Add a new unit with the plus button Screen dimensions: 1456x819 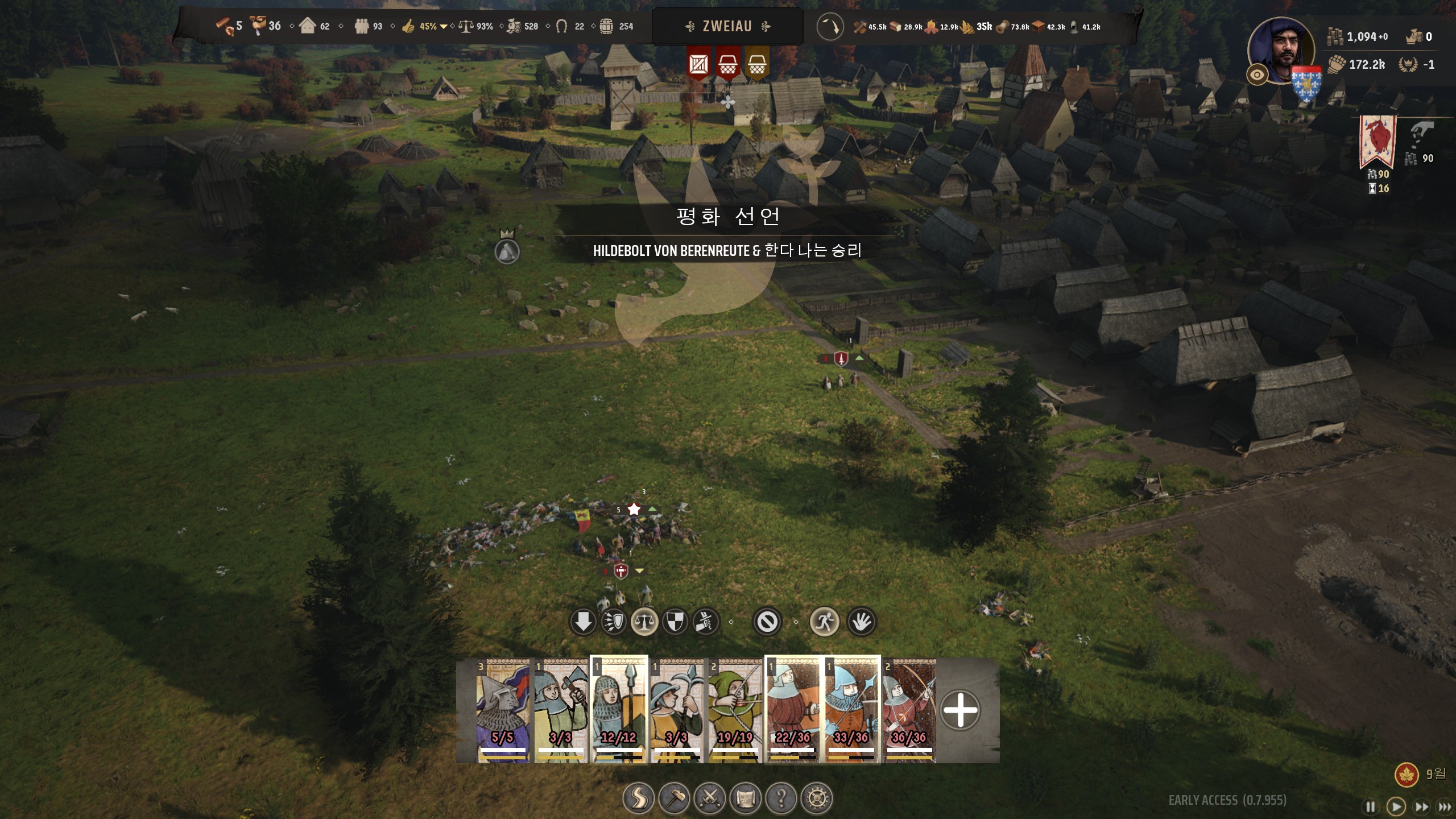[960, 710]
